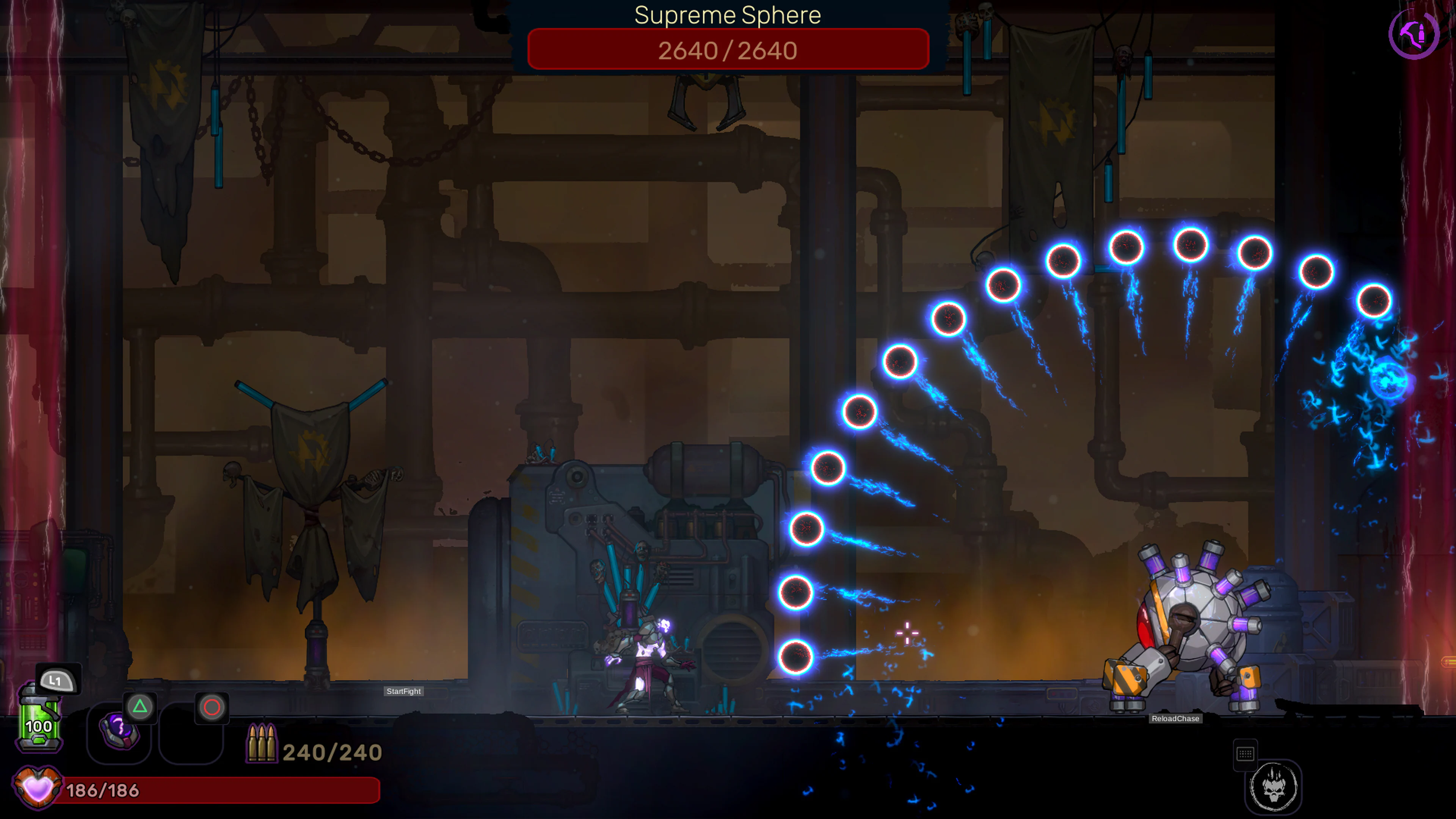Click the 240/240 ammo counter text

click(333, 752)
